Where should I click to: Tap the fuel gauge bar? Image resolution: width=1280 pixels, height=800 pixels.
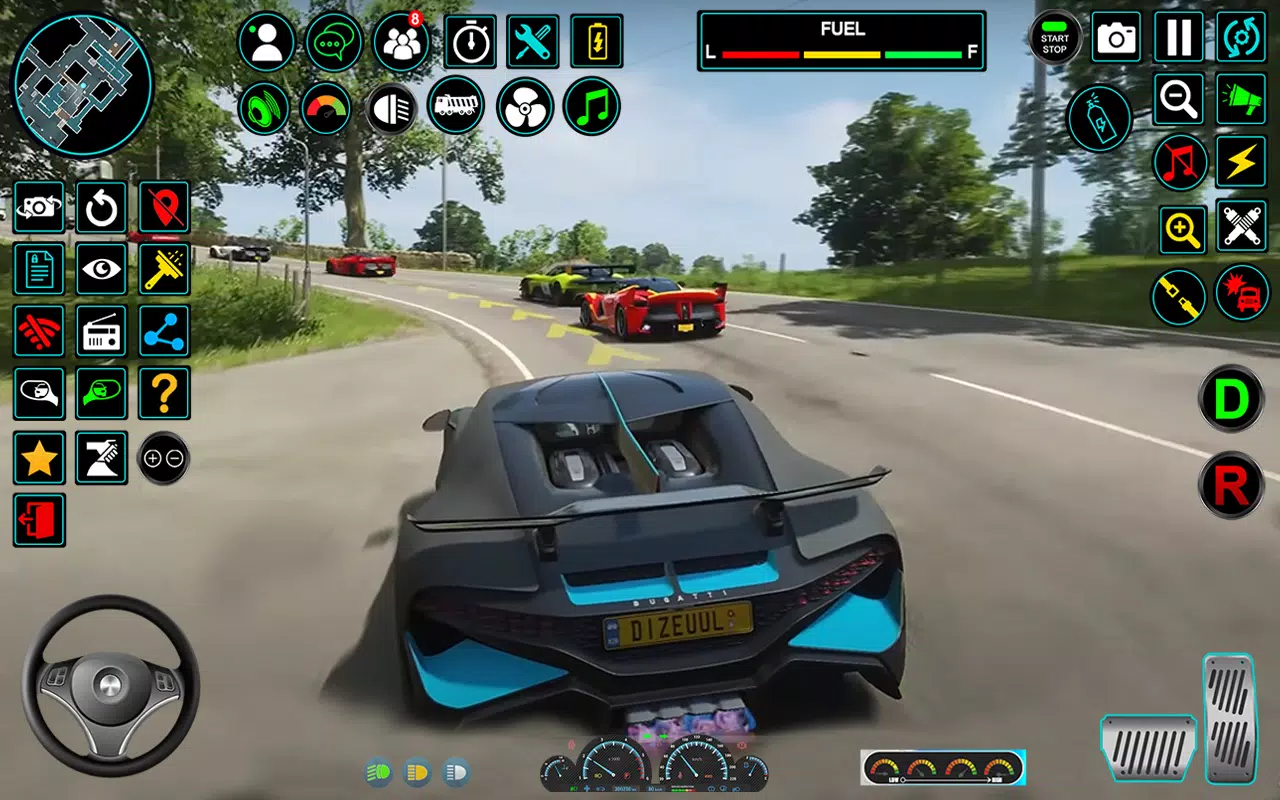click(841, 54)
